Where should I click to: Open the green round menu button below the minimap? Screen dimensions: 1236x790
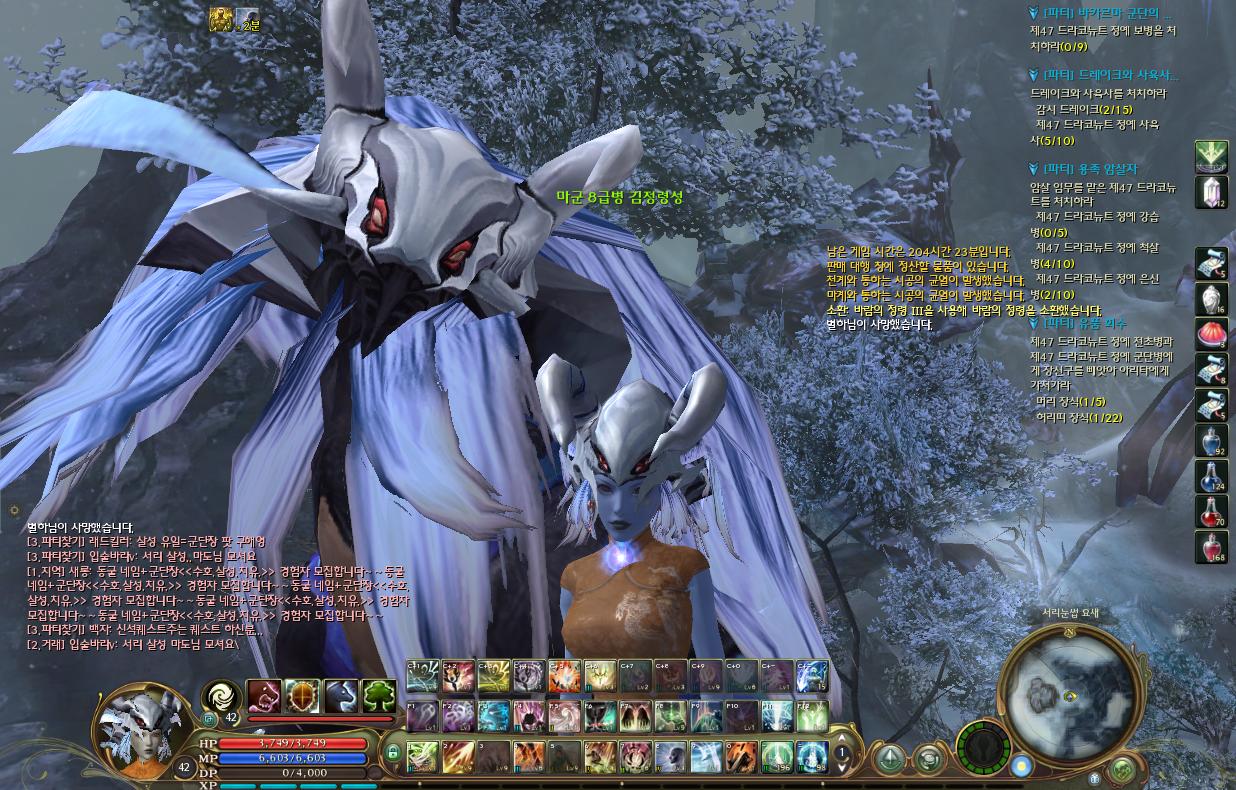(x=1122, y=769)
